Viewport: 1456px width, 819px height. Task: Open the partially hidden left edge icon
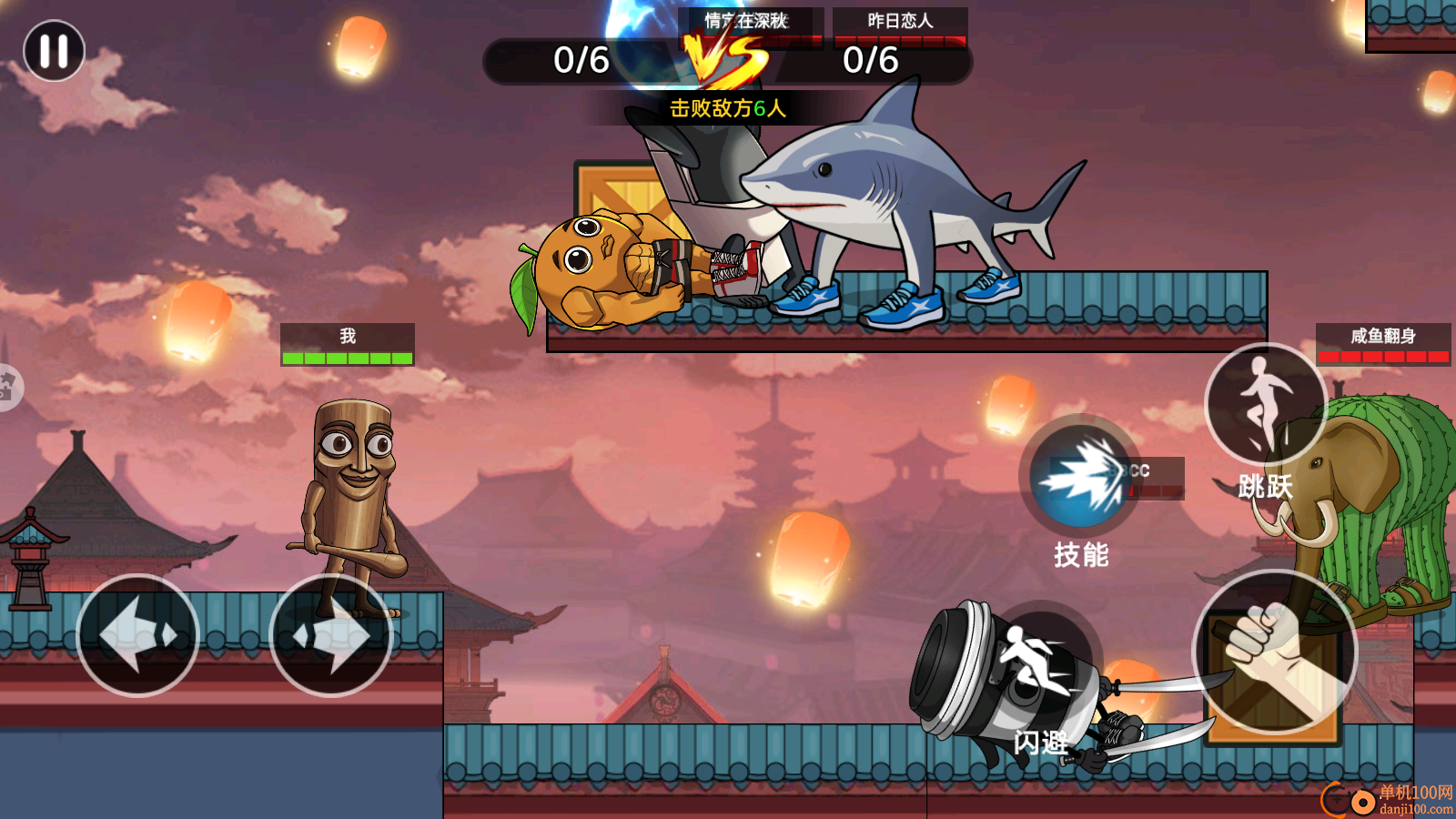point(7,387)
